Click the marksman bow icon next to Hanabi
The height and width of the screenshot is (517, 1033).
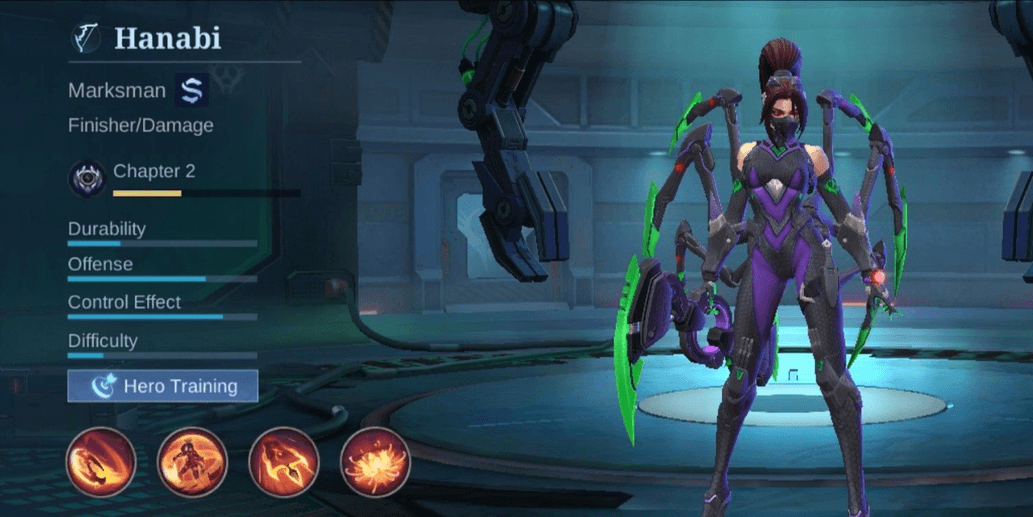point(85,39)
